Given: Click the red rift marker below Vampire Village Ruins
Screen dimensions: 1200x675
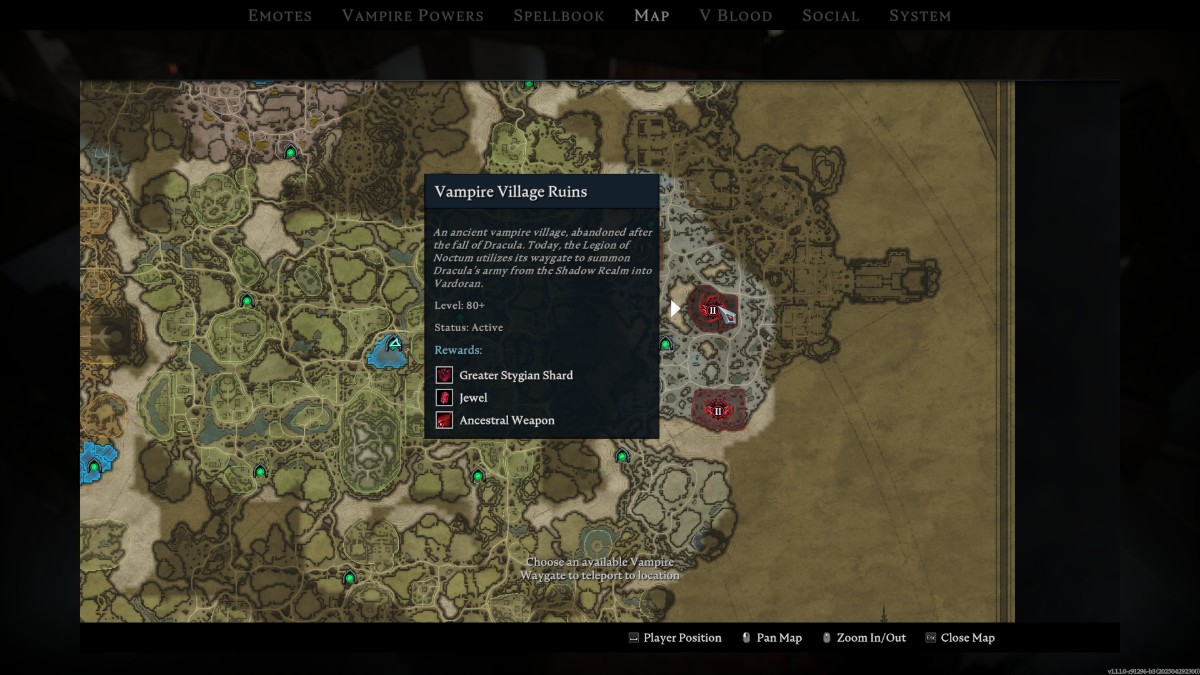Looking at the screenshot, I should pos(717,409).
